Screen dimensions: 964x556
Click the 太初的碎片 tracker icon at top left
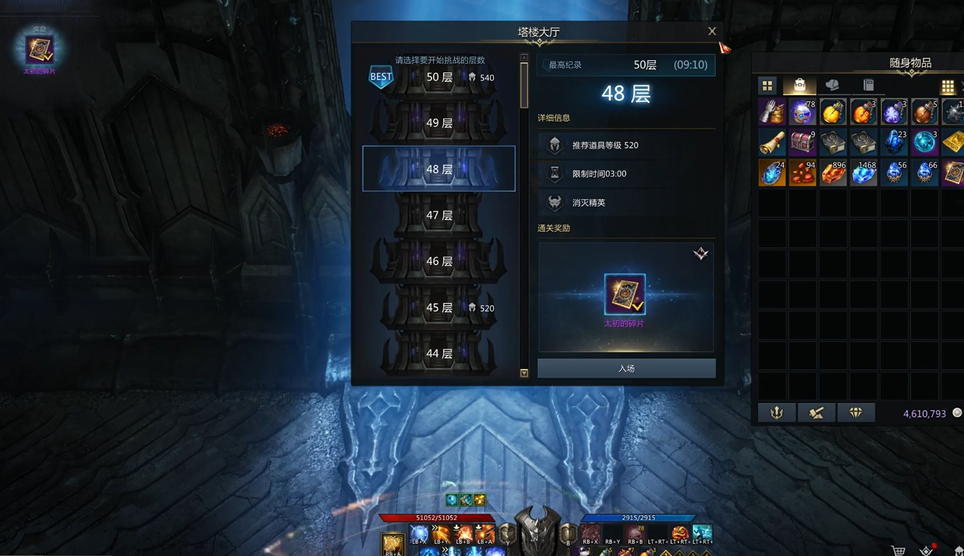pyautogui.click(x=41, y=47)
